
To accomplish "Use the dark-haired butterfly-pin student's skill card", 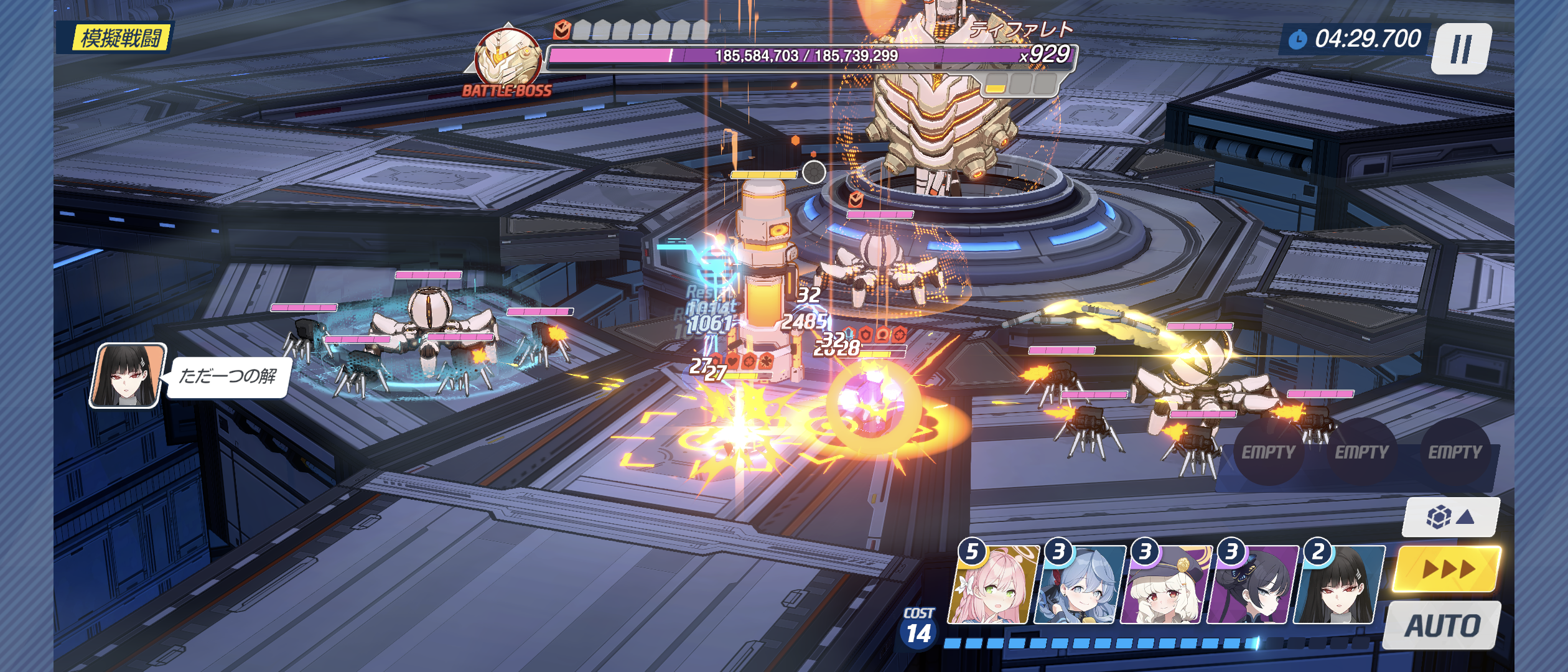I will 1253,586.
